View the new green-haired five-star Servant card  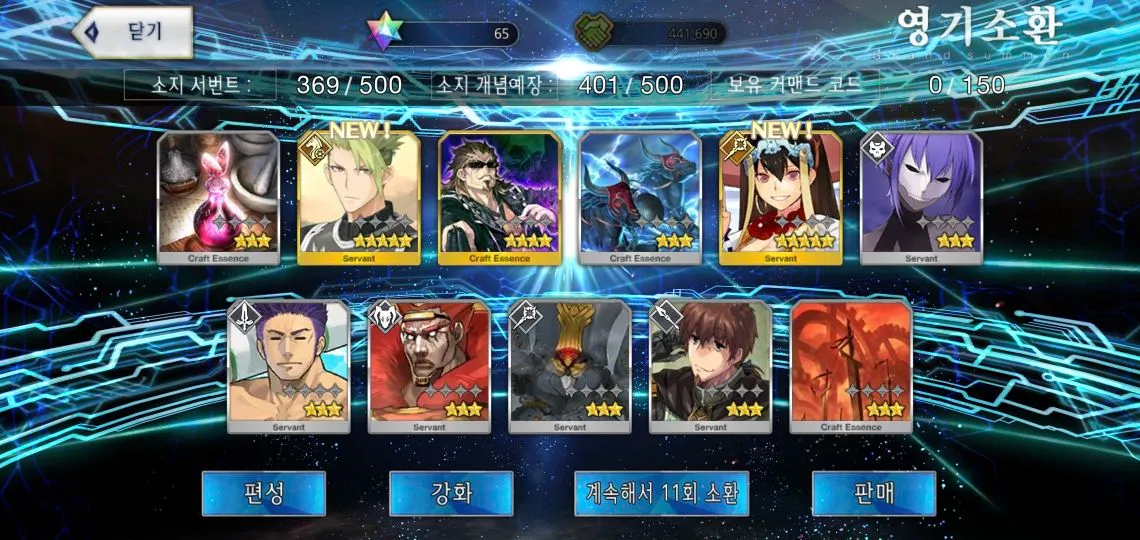[359, 198]
